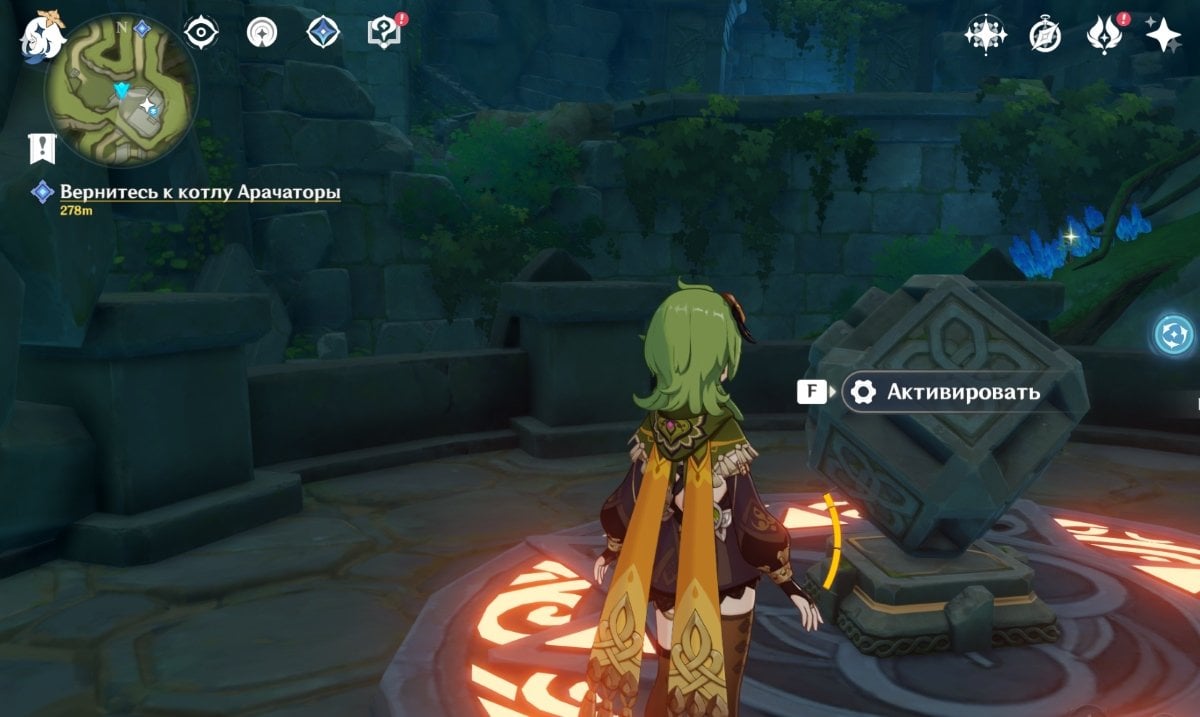Click the exclamation banner icon below minimap
1200x717 pixels.
42,148
